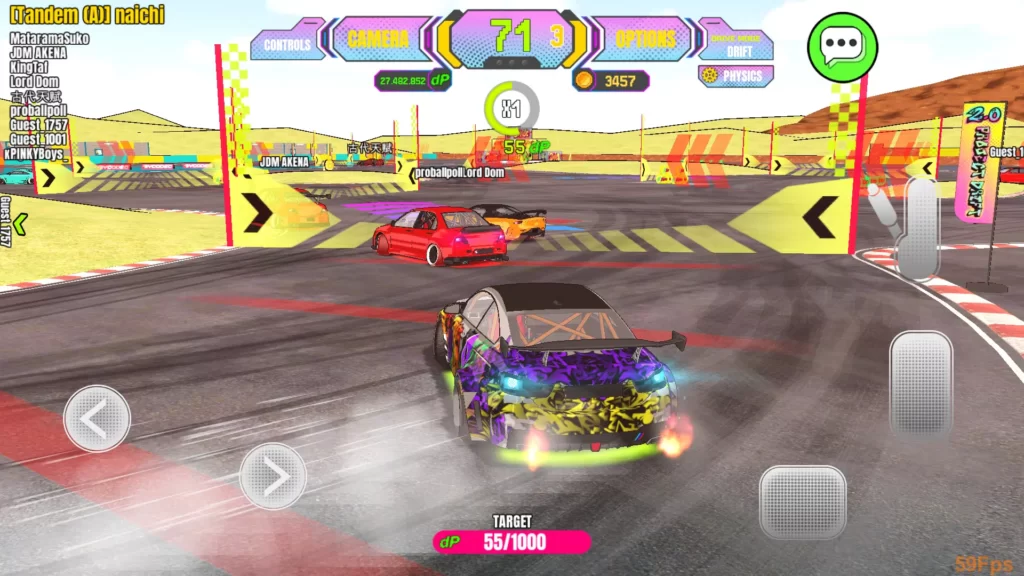Click the gold coin balance of 3457
This screenshot has height=576, width=1024.
611,81
